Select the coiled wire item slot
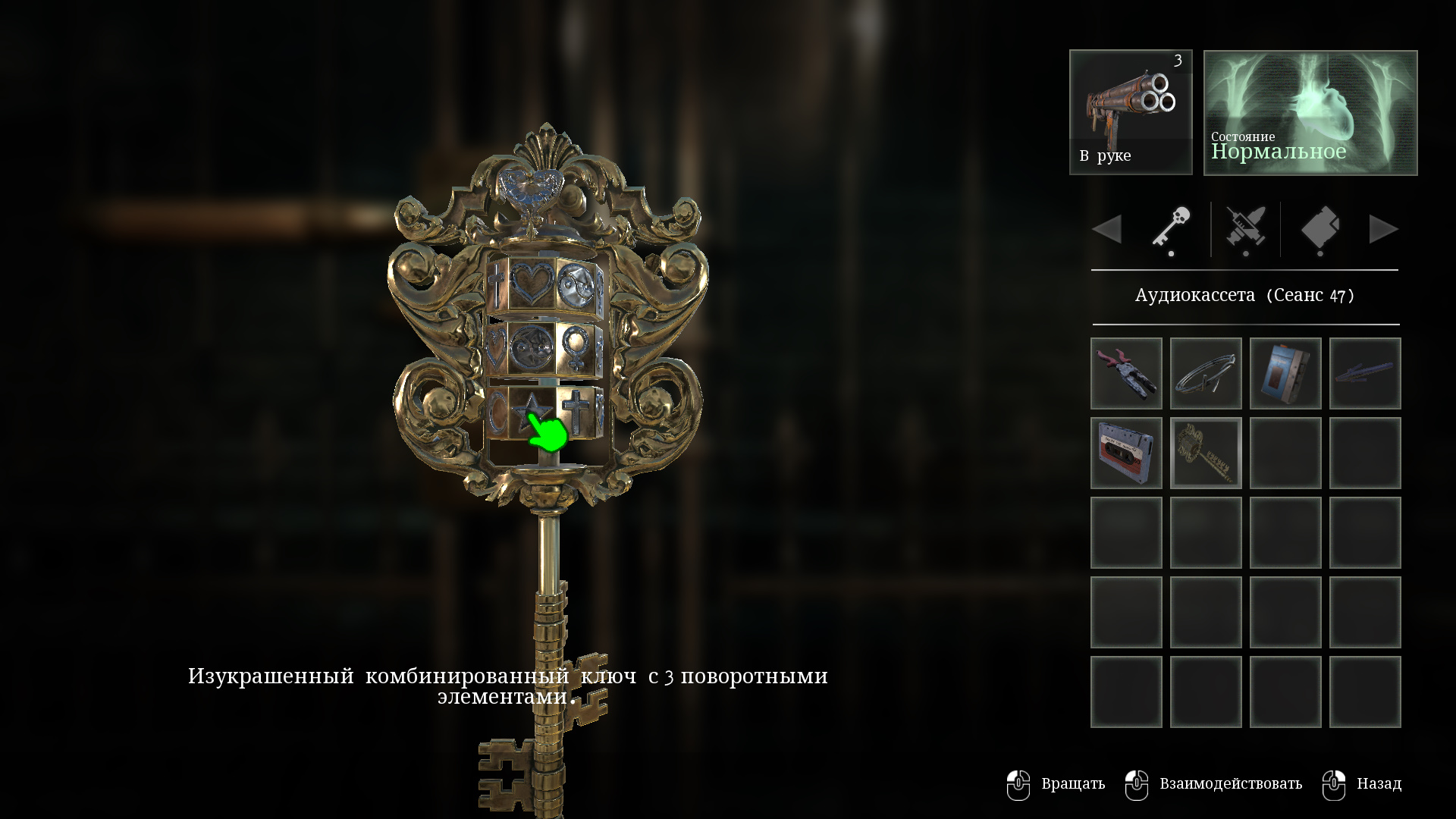 point(1206,374)
